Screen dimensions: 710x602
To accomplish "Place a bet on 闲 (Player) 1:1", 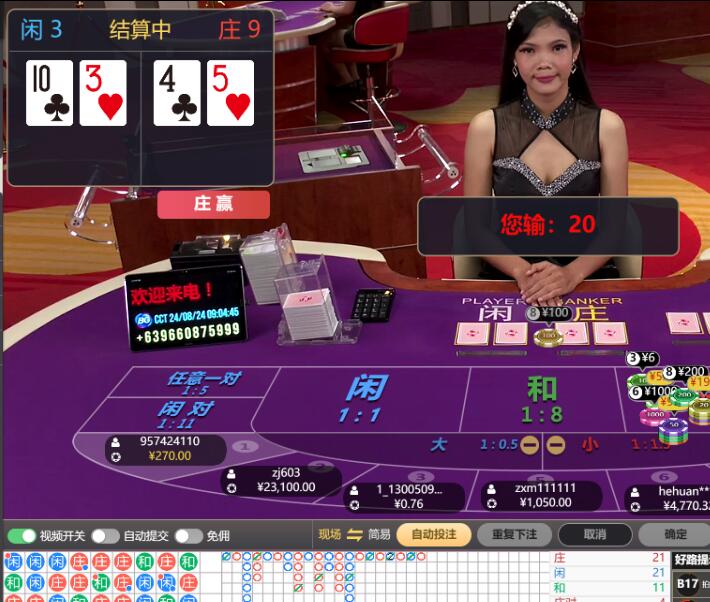I will coord(364,399).
